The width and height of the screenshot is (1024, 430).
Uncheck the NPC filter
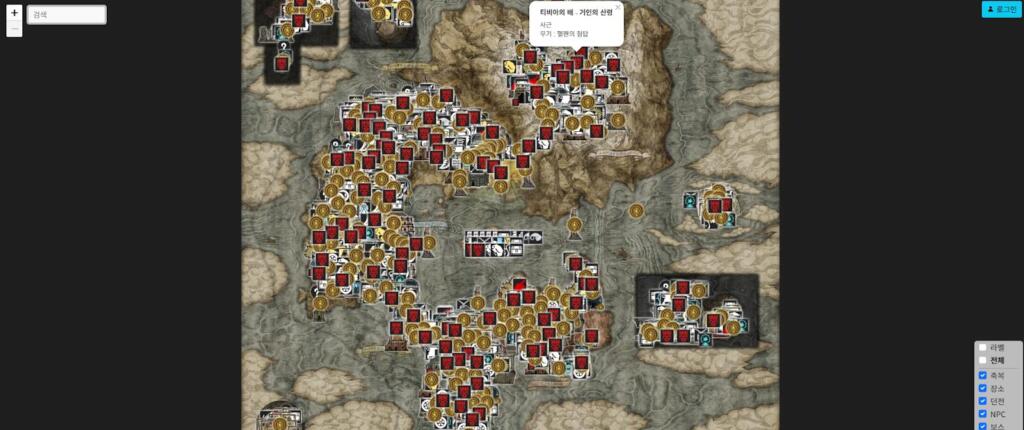point(982,414)
